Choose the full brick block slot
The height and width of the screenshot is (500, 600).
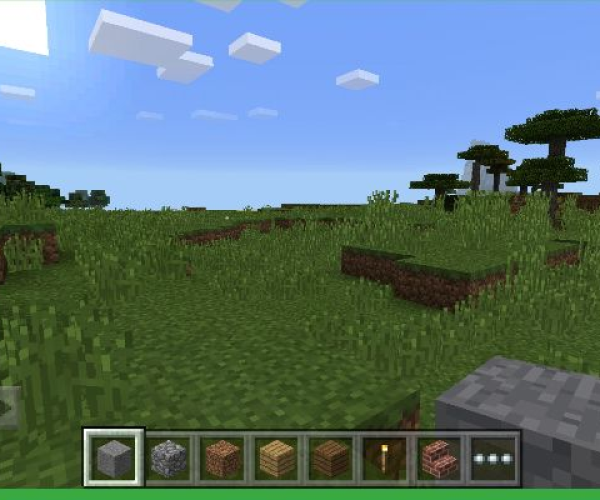point(223,459)
